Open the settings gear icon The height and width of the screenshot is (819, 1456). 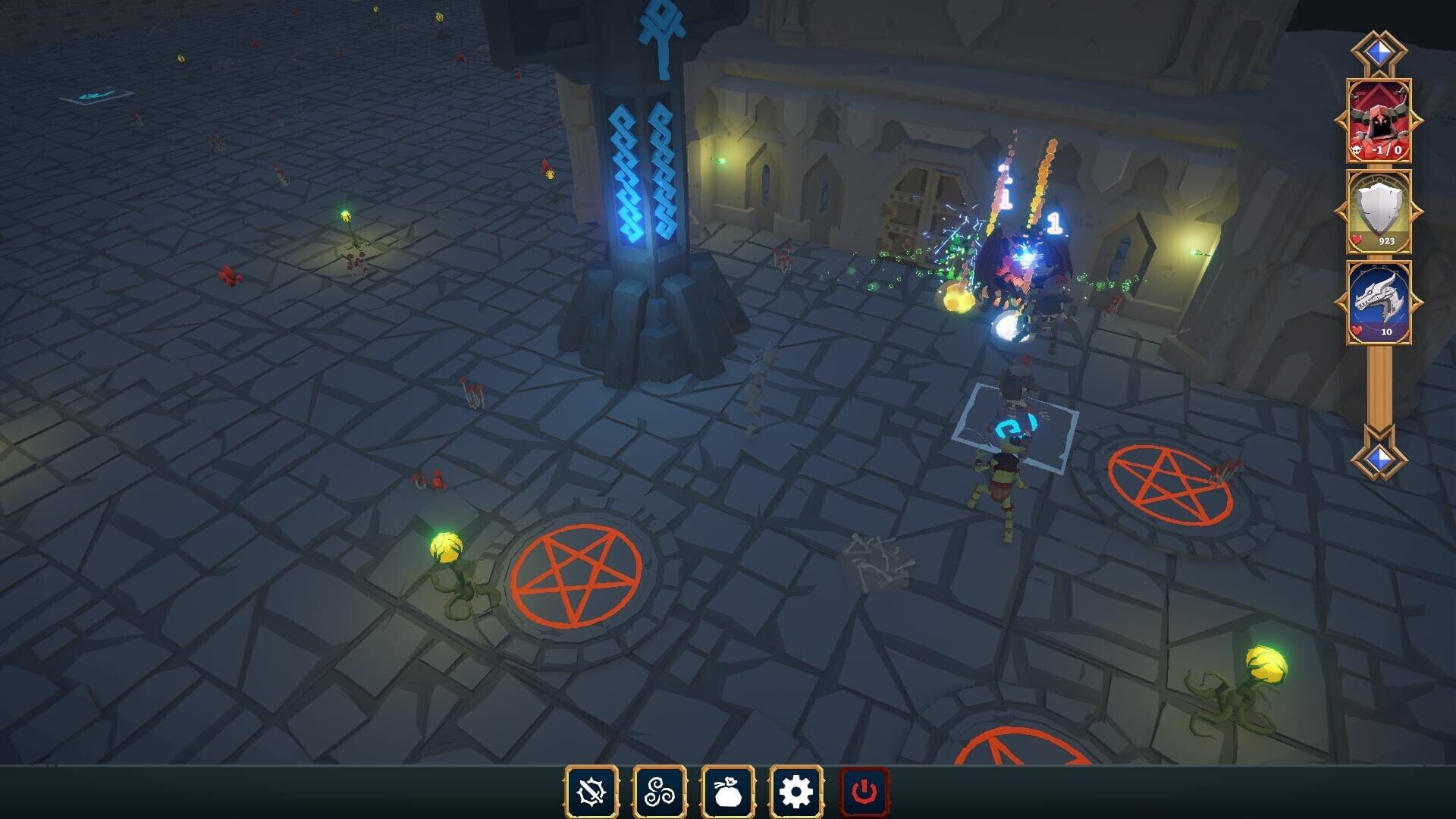(x=793, y=791)
